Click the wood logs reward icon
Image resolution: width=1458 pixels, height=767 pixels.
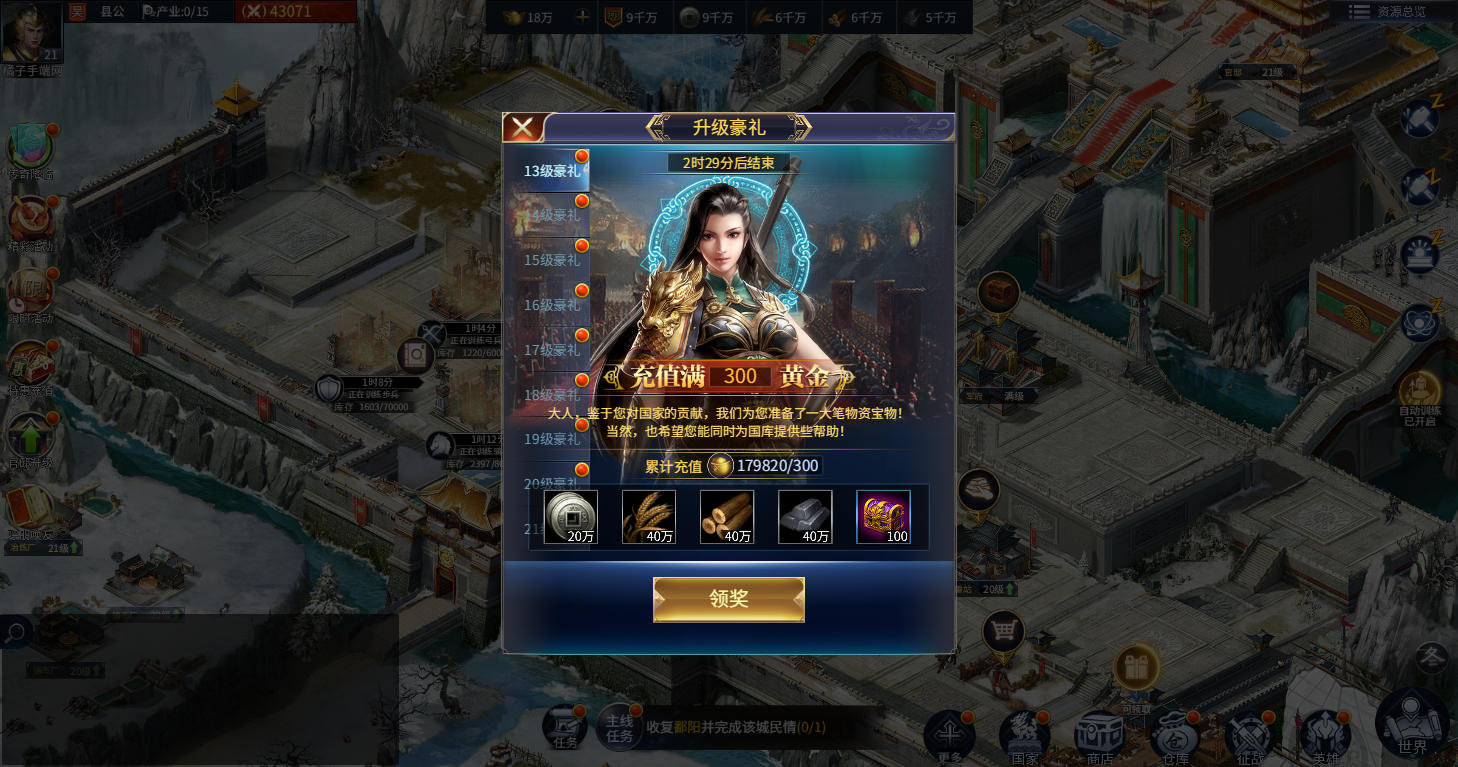(x=727, y=516)
